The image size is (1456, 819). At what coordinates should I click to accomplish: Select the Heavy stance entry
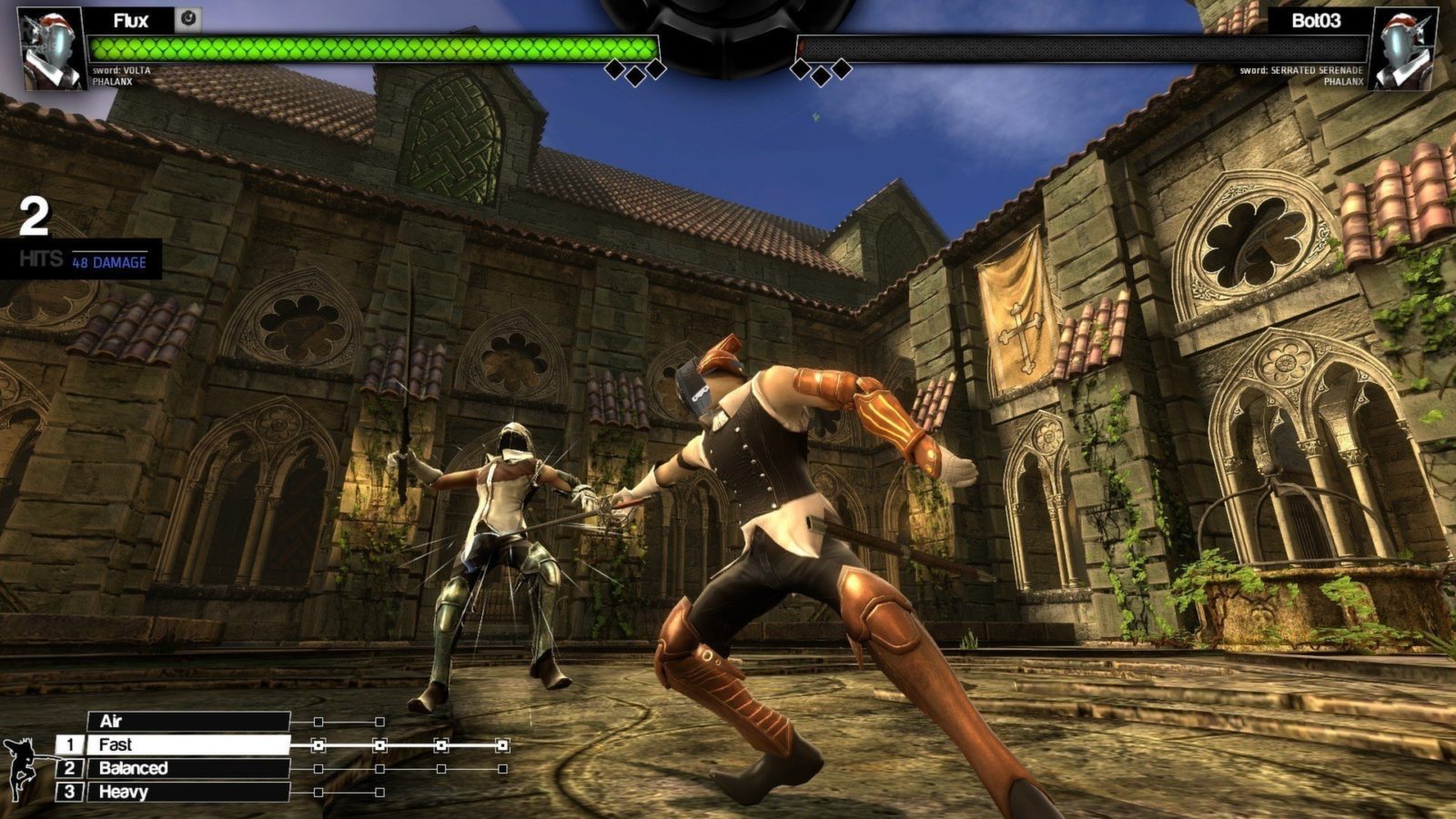187,793
